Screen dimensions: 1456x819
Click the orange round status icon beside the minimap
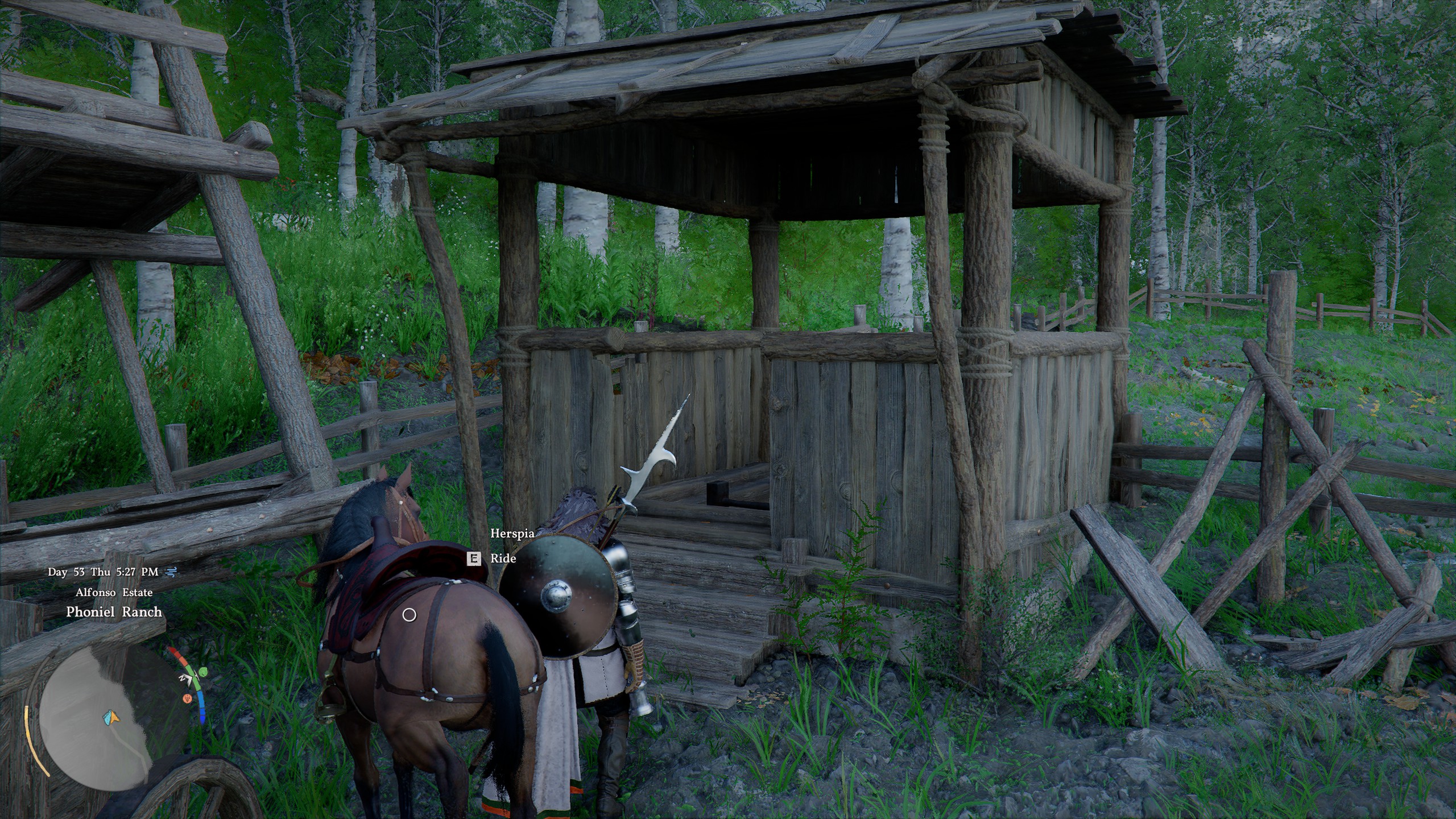187,698
